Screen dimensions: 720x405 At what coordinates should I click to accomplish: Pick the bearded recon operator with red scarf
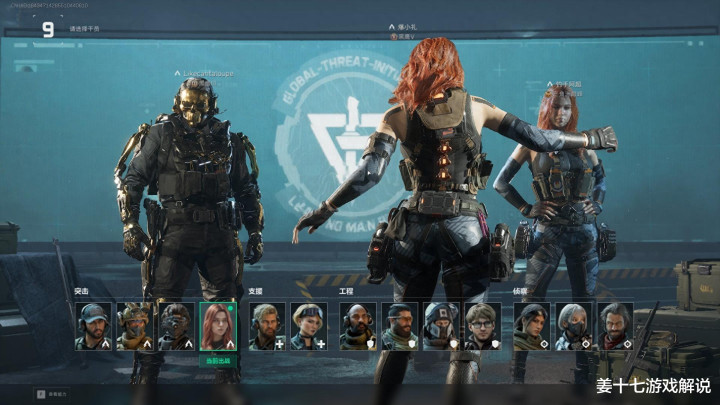tap(615, 326)
